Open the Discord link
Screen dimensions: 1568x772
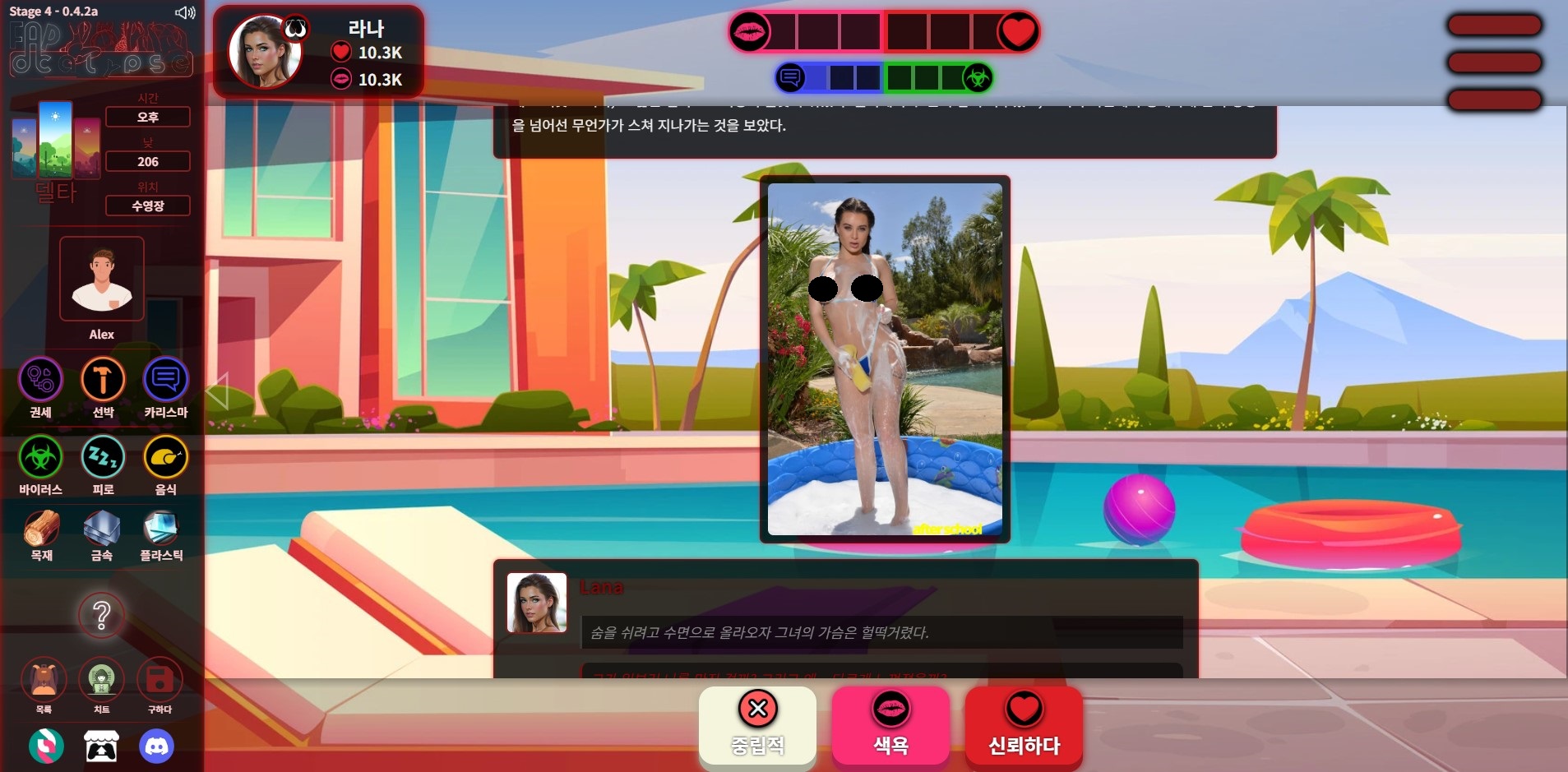point(156,747)
